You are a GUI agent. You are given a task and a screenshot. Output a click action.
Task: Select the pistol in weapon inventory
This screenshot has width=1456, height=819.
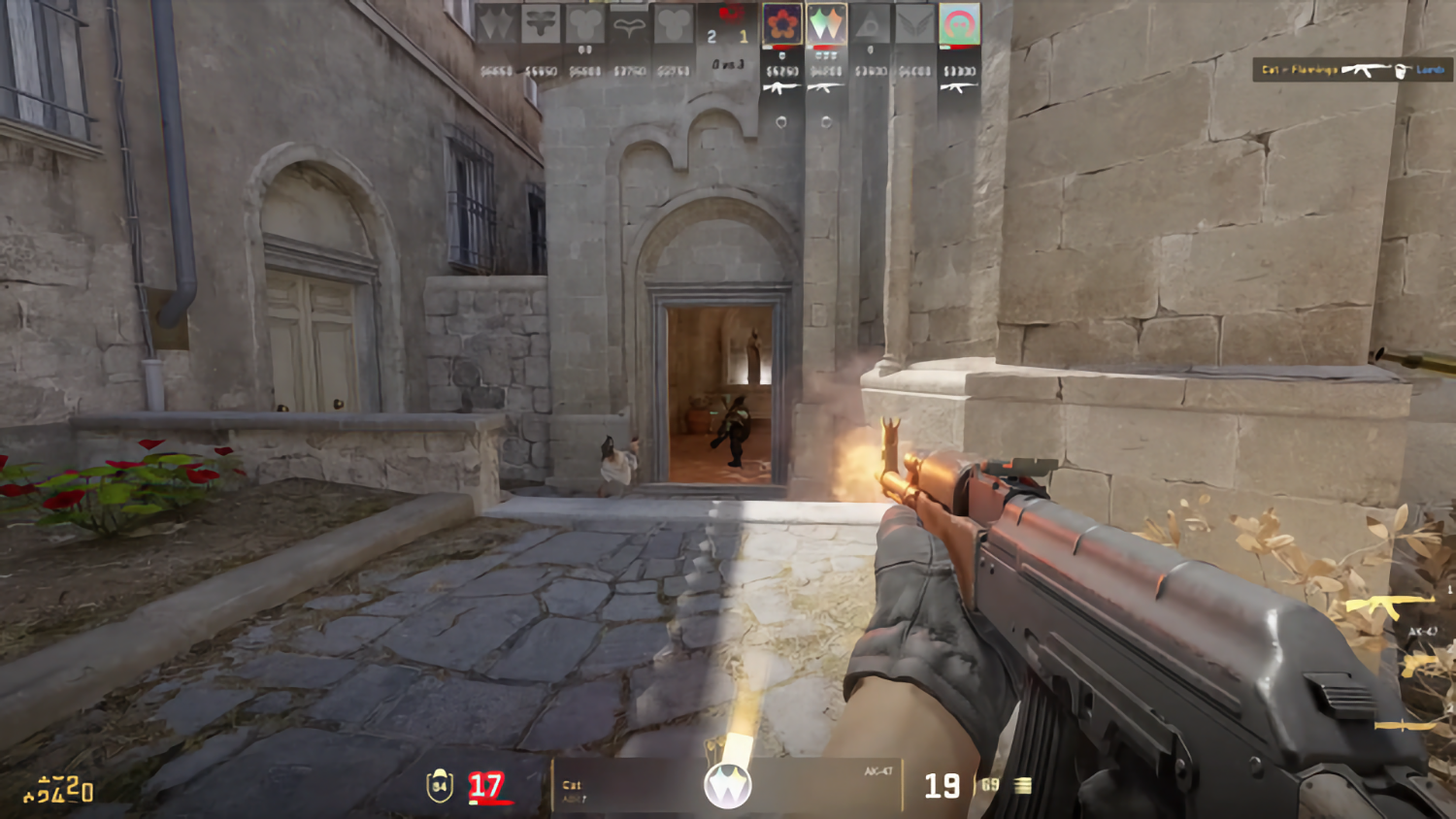[1419, 666]
